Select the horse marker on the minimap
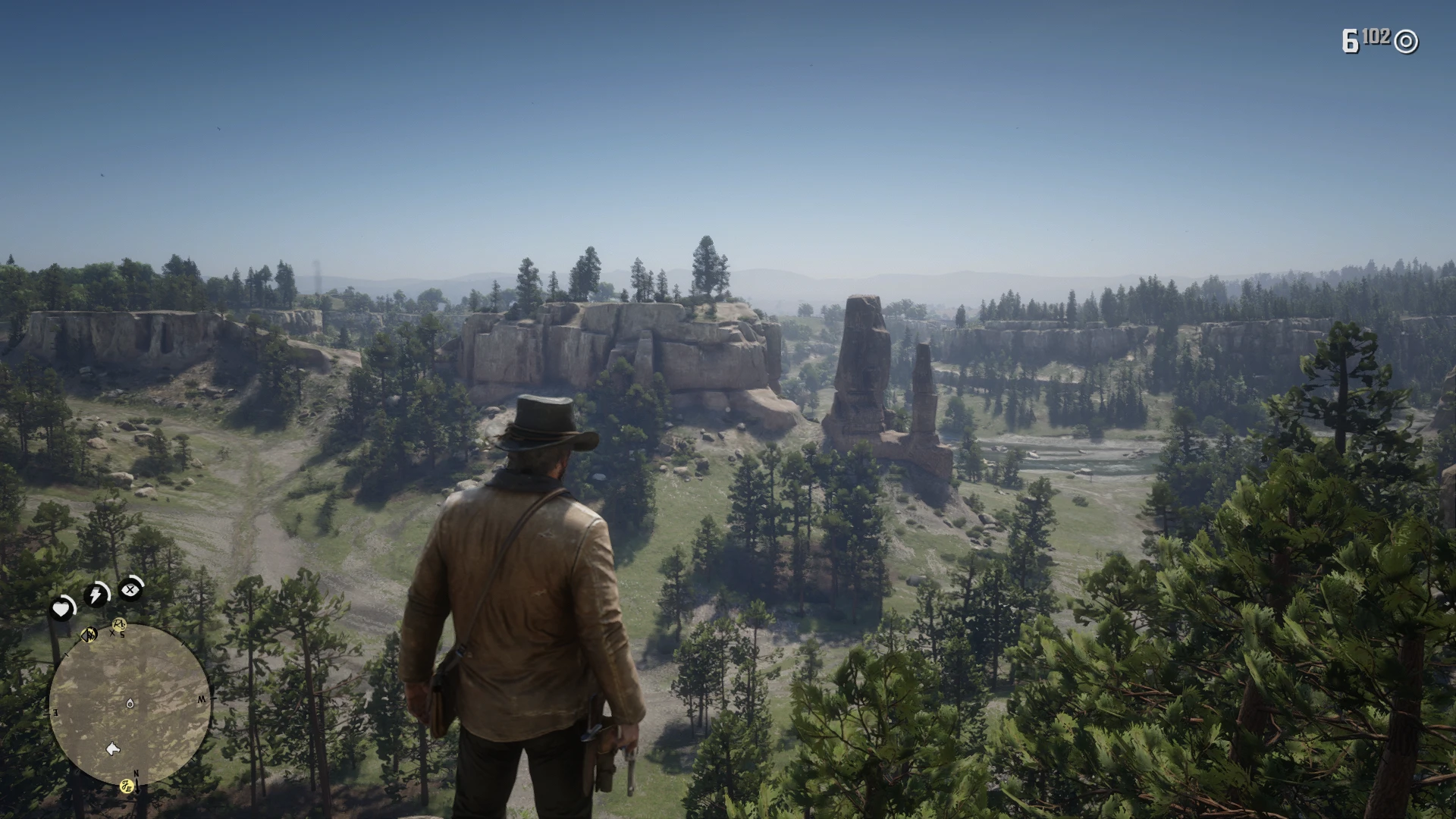This screenshot has height=819, width=1456. [113, 749]
